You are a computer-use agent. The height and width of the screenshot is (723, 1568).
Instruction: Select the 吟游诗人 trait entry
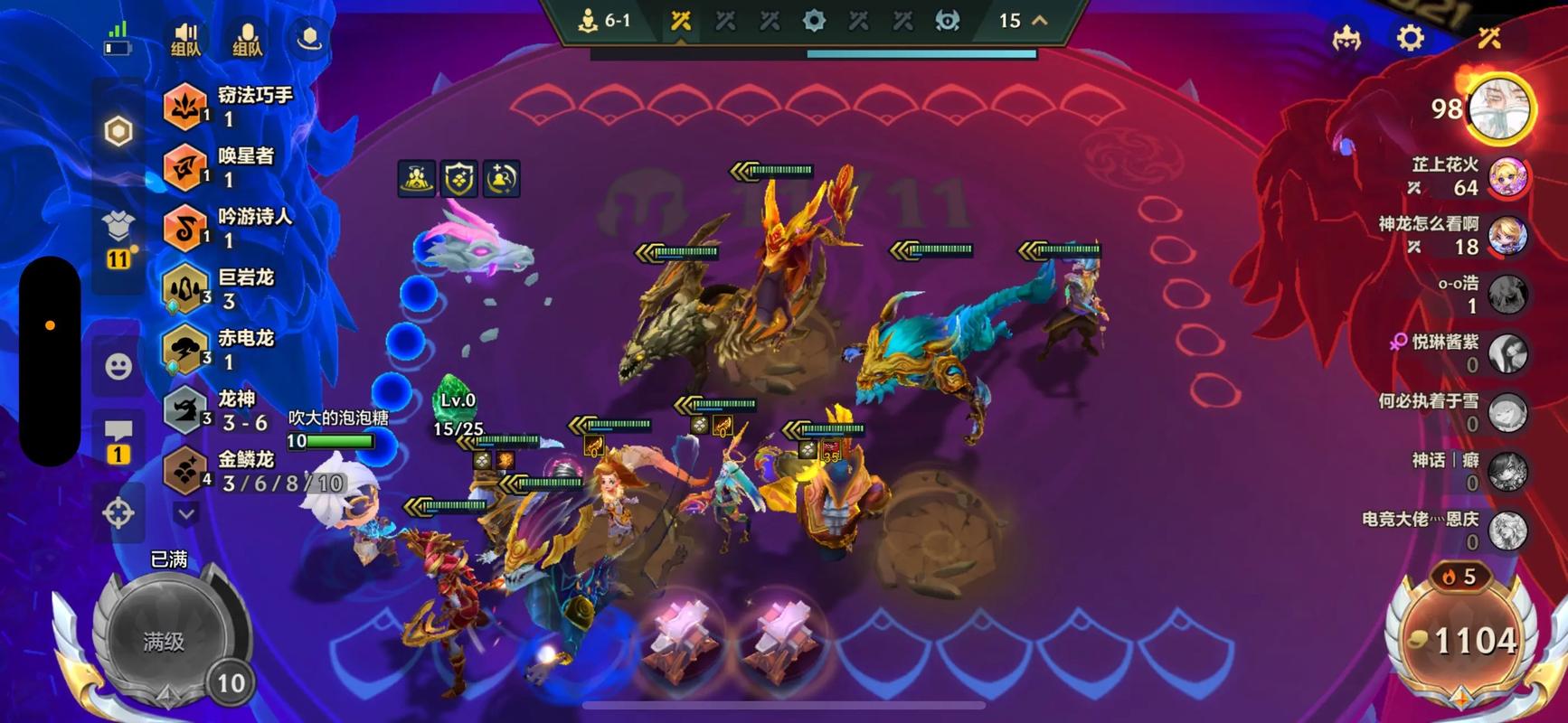click(x=229, y=228)
